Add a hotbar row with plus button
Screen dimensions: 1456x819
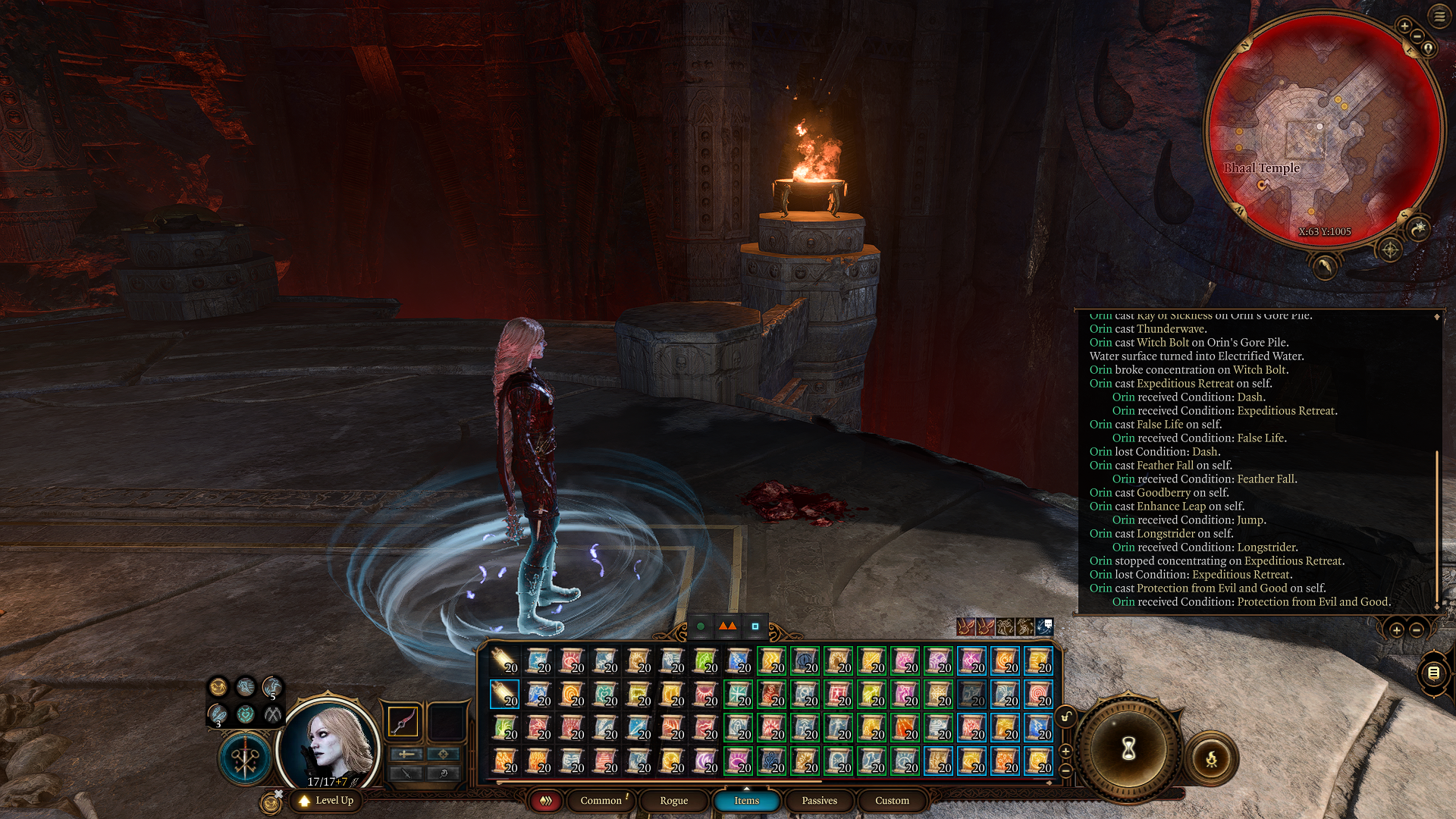click(x=1065, y=751)
